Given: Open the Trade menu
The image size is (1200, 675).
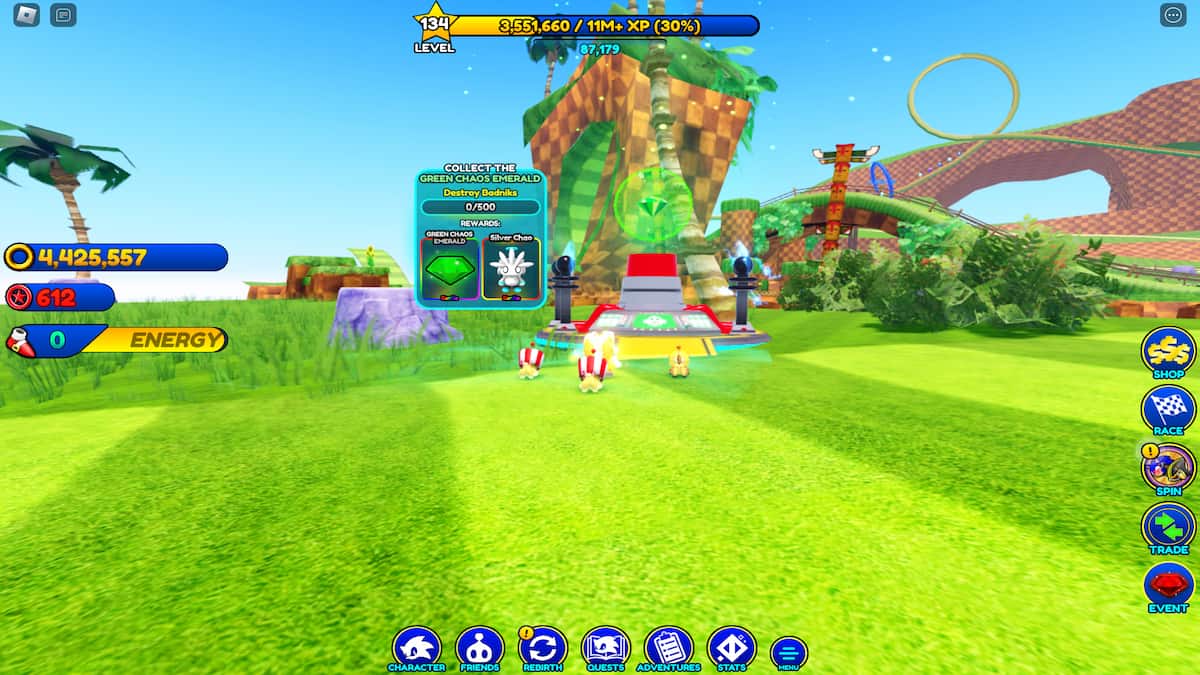Looking at the screenshot, I should (1168, 527).
